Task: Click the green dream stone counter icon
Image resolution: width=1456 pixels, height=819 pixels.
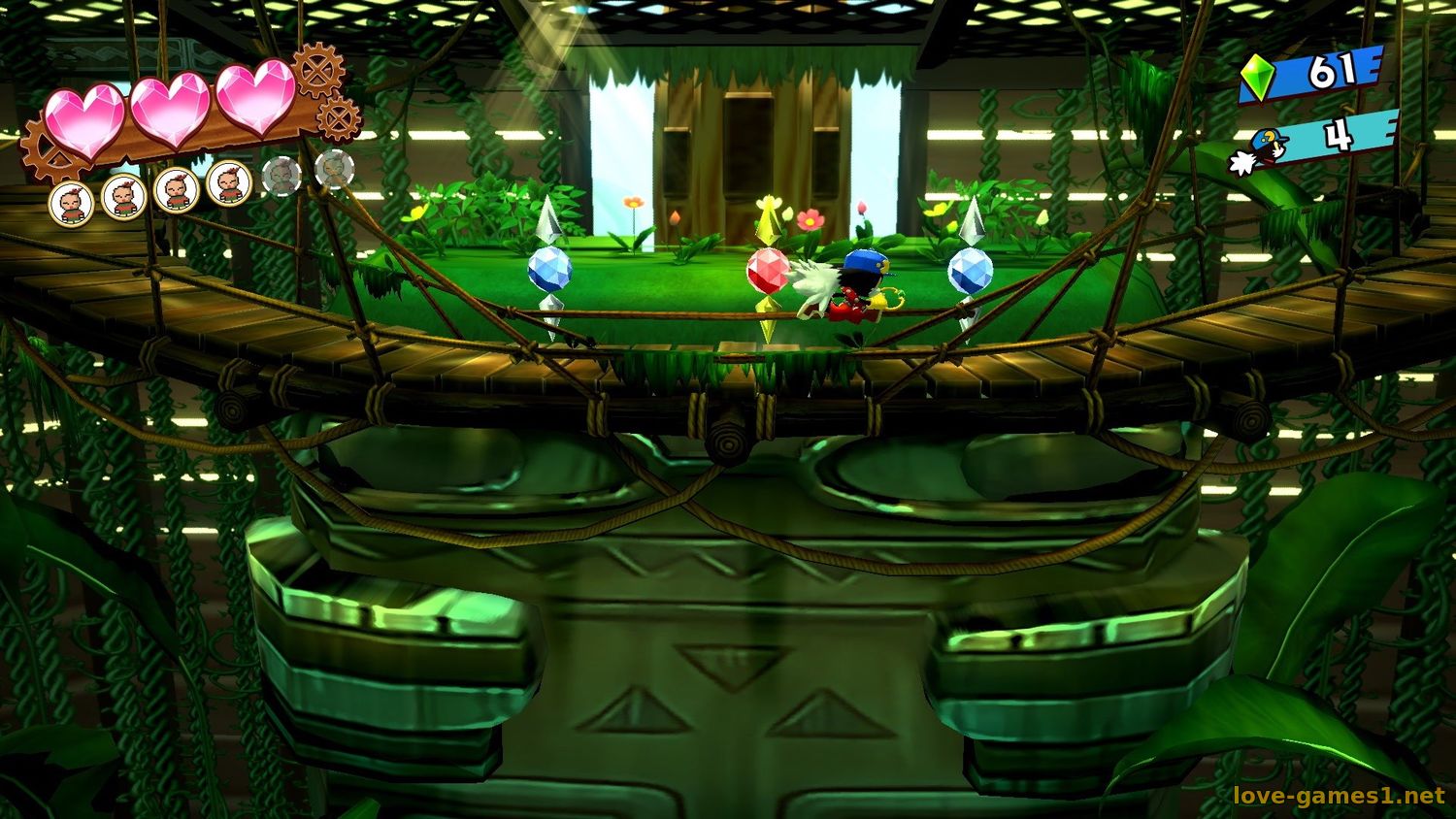Action: pos(1259,76)
